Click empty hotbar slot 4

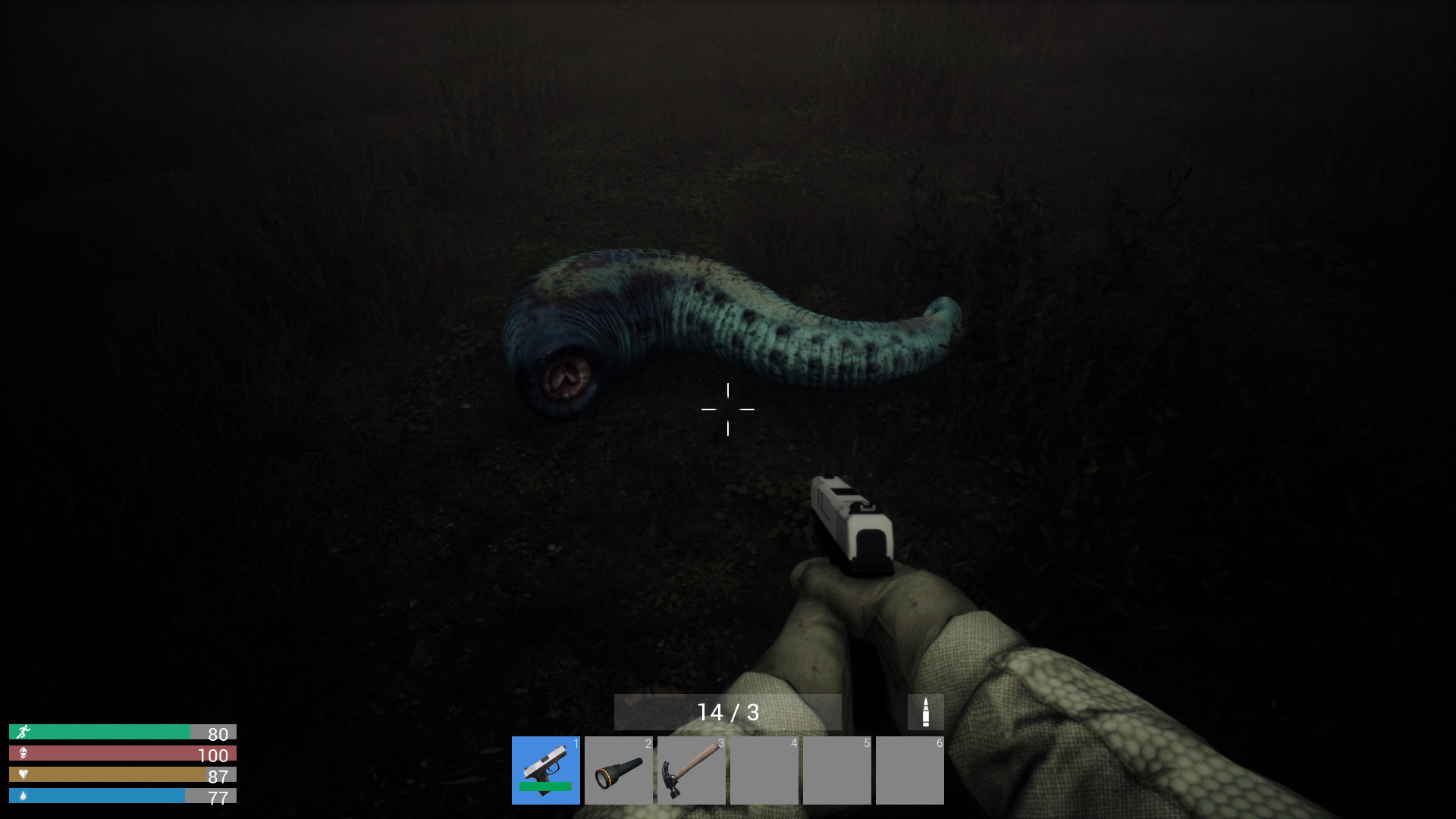click(764, 770)
